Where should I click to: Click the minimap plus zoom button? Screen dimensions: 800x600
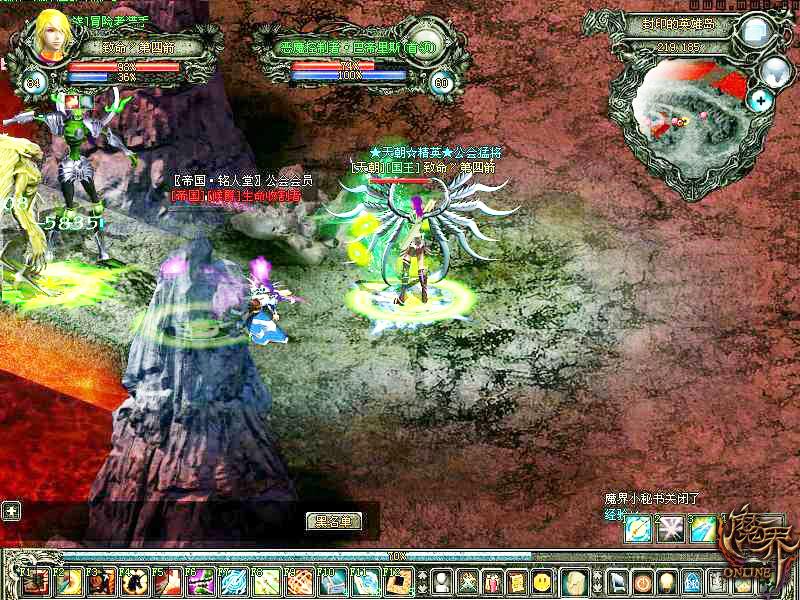762,100
